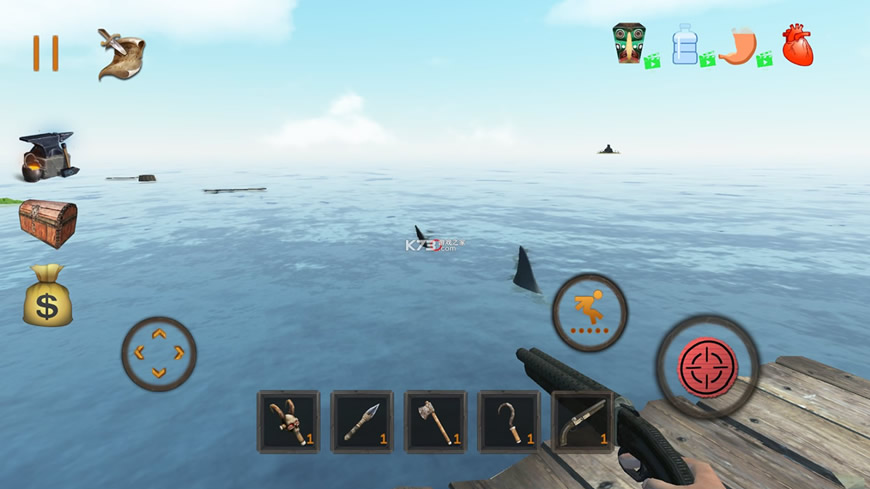Select the skull slingshot hotbar slot

[288, 421]
